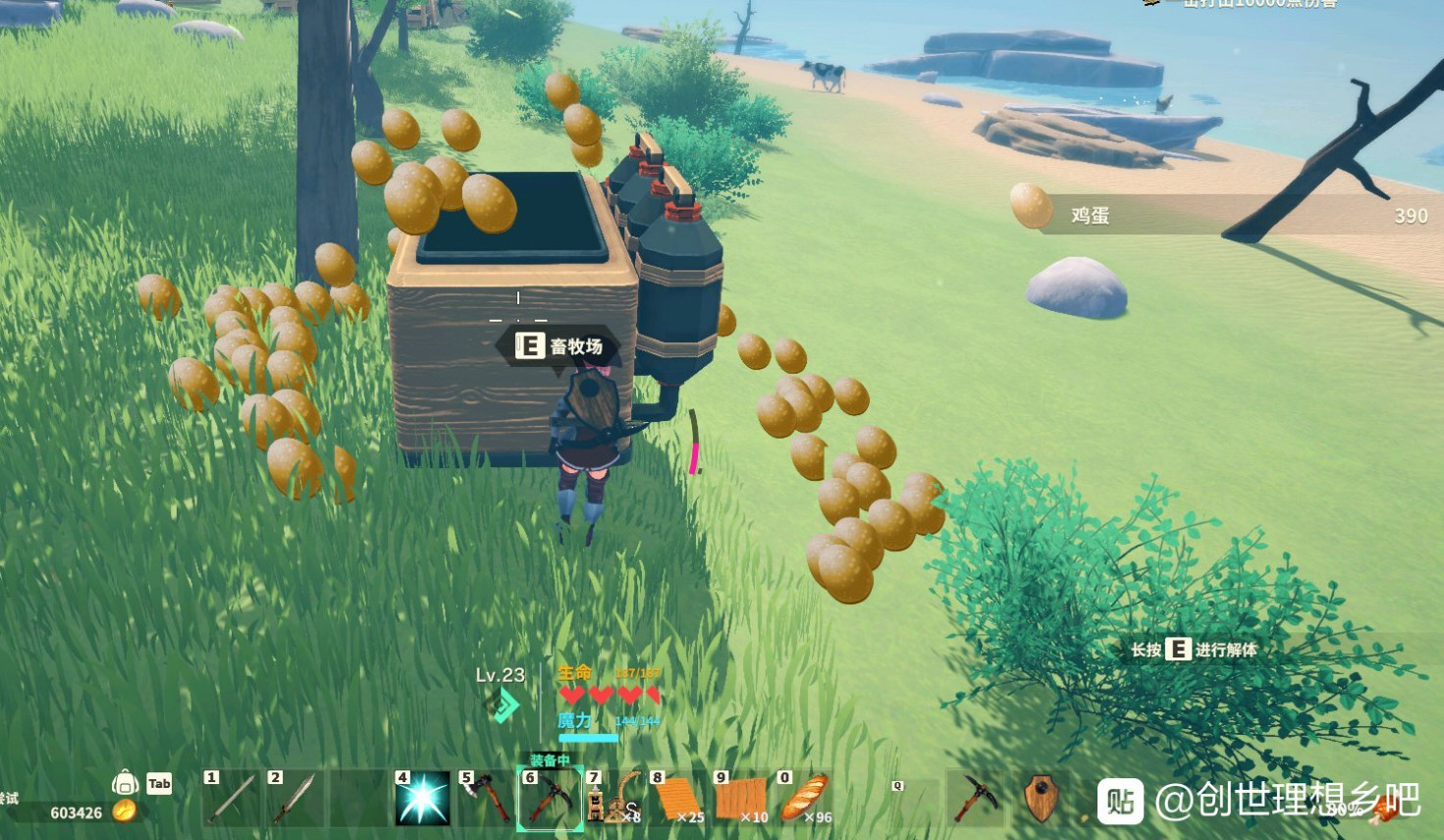
Task: Pick the wooden structure item in slot 7
Action: (x=614, y=799)
